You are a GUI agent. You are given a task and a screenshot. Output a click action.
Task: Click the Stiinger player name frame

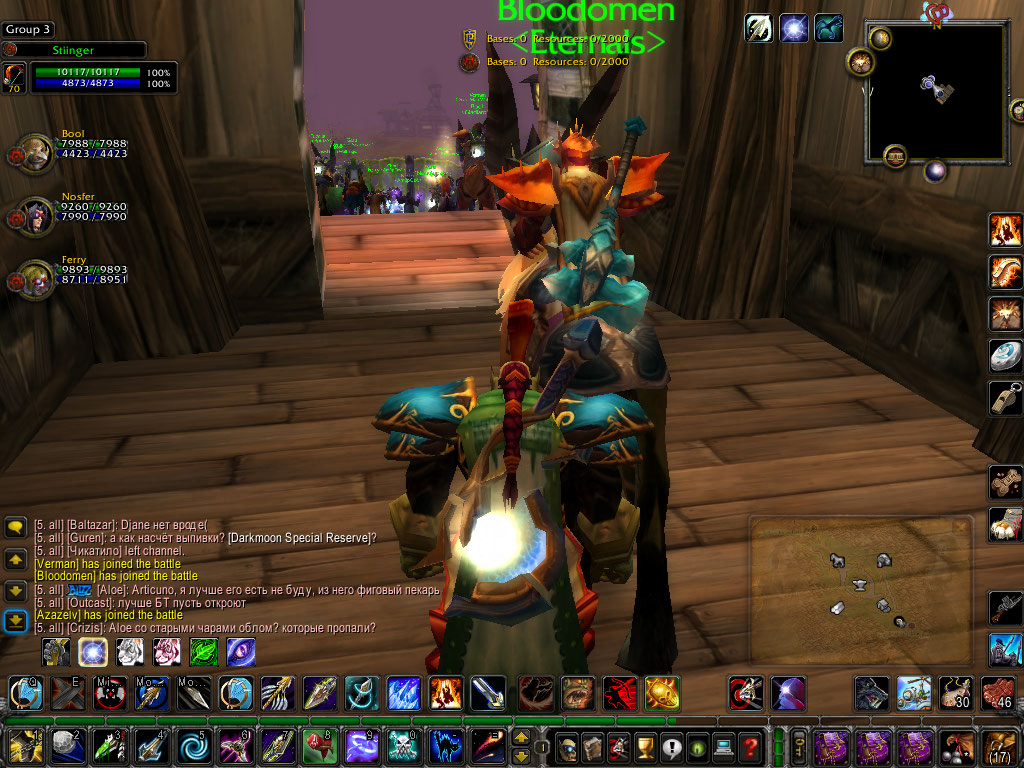click(x=75, y=49)
